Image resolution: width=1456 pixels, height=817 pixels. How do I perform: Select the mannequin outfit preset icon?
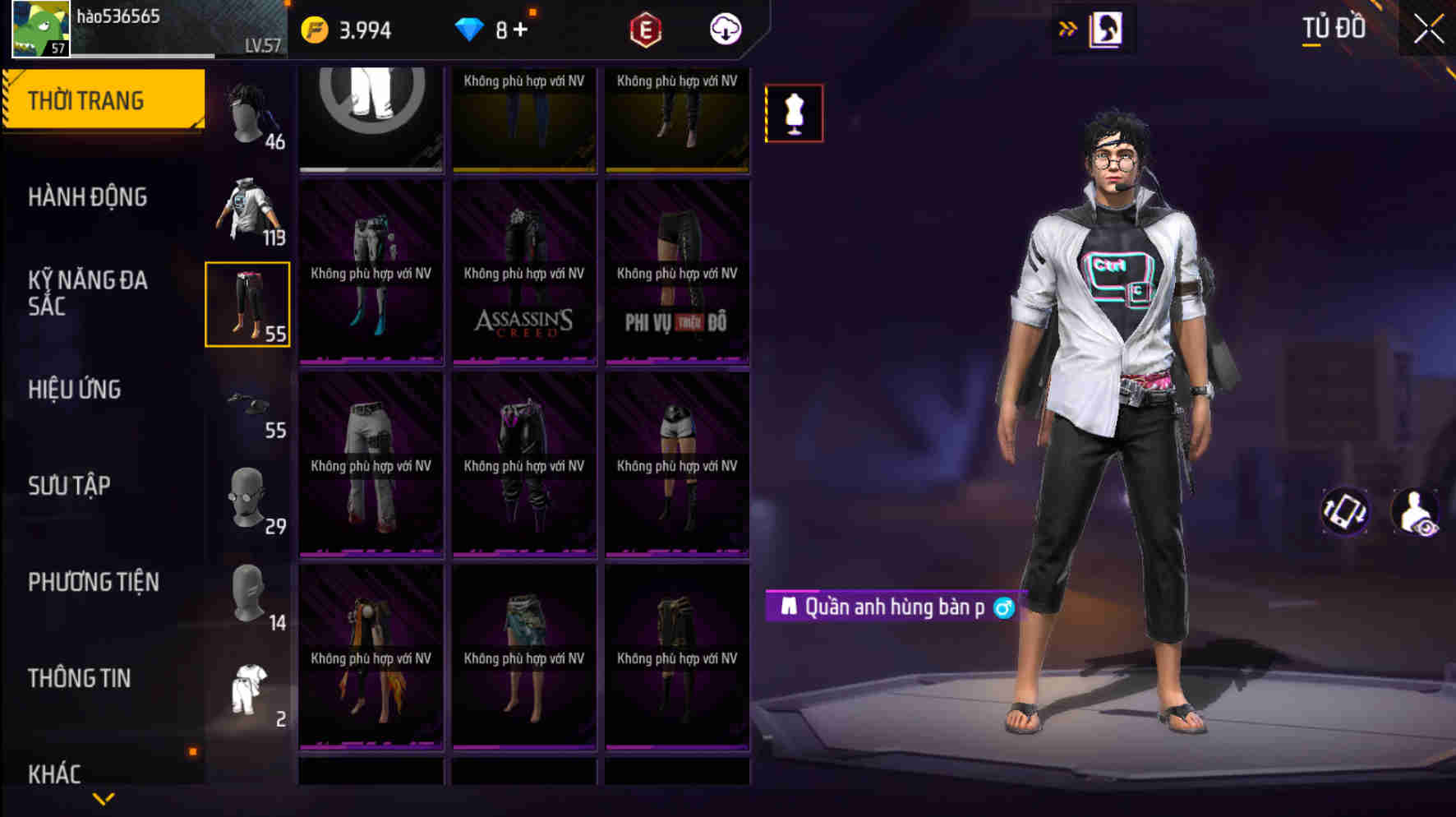click(x=793, y=114)
